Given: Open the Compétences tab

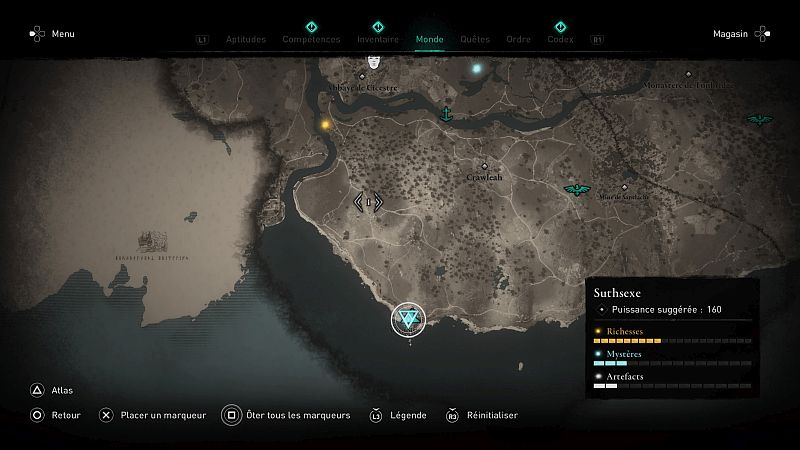Looking at the screenshot, I should coord(311,40).
